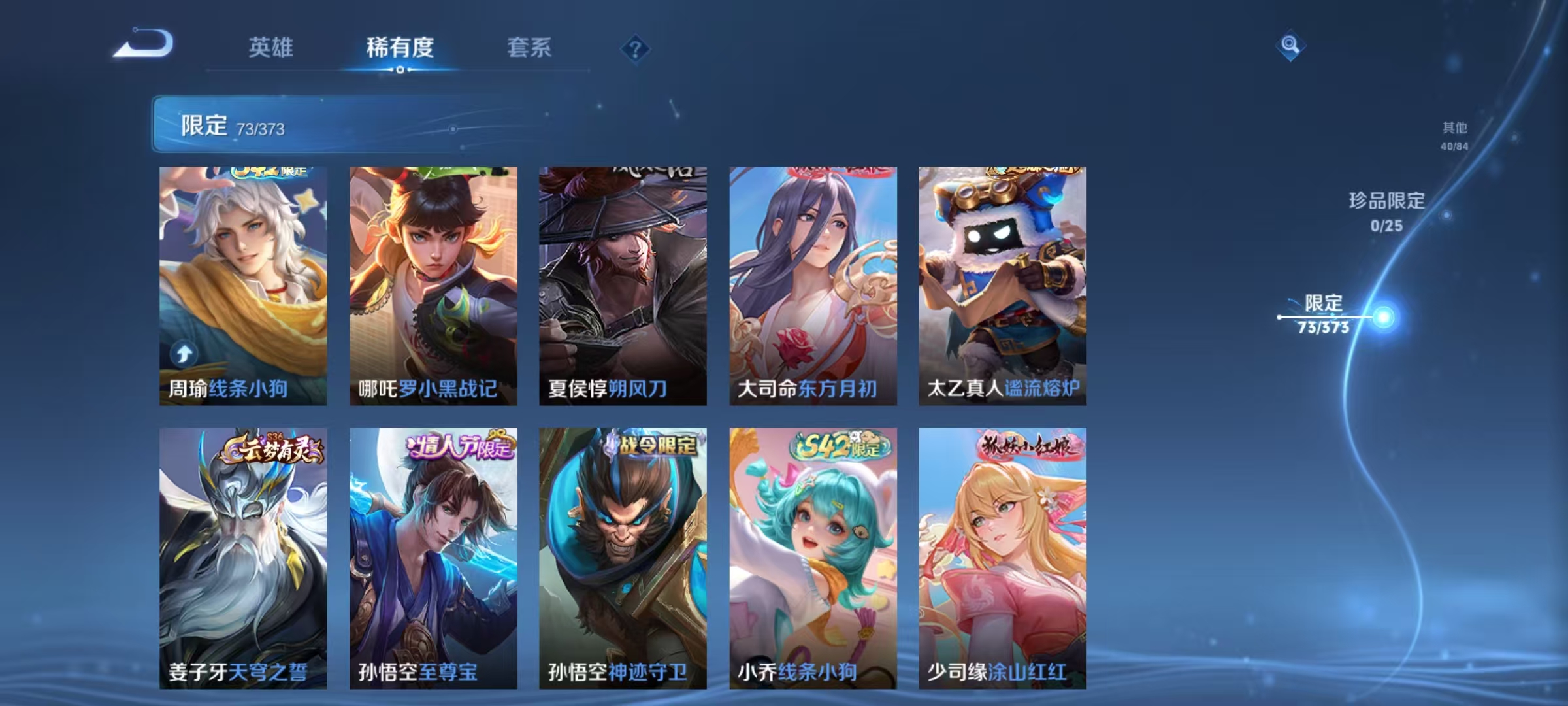Select the 稀有度 tab

point(400,48)
